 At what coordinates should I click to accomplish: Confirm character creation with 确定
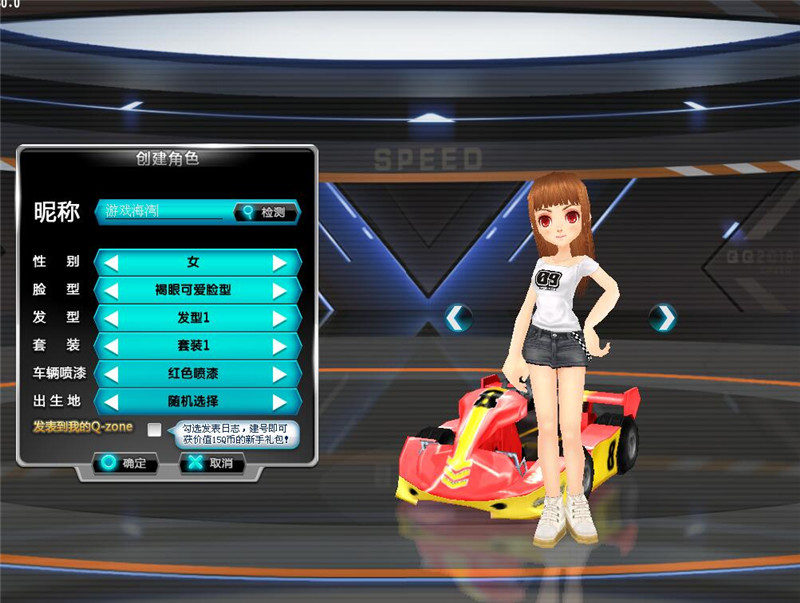[125, 464]
